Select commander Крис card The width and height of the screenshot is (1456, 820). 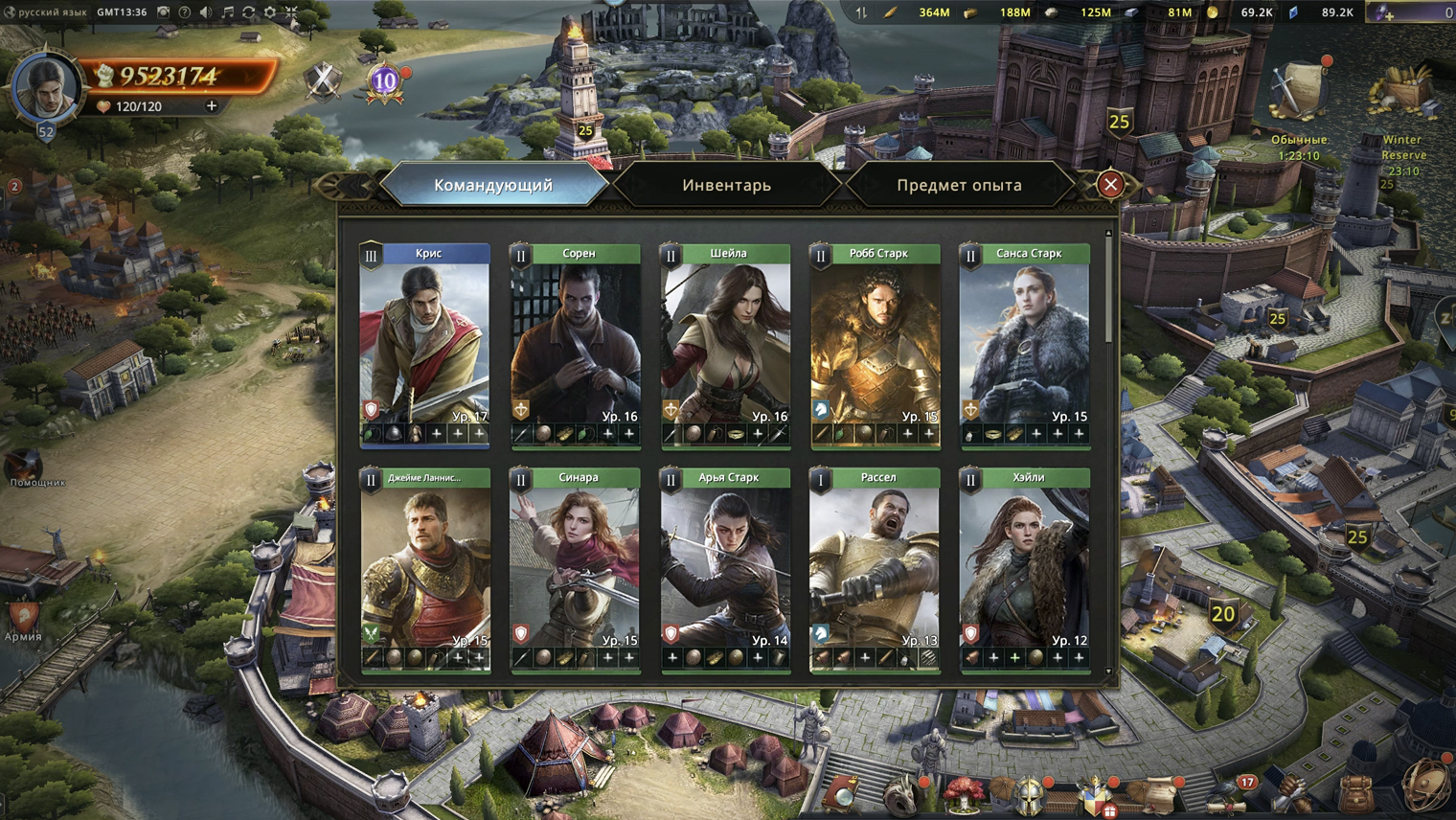point(424,340)
